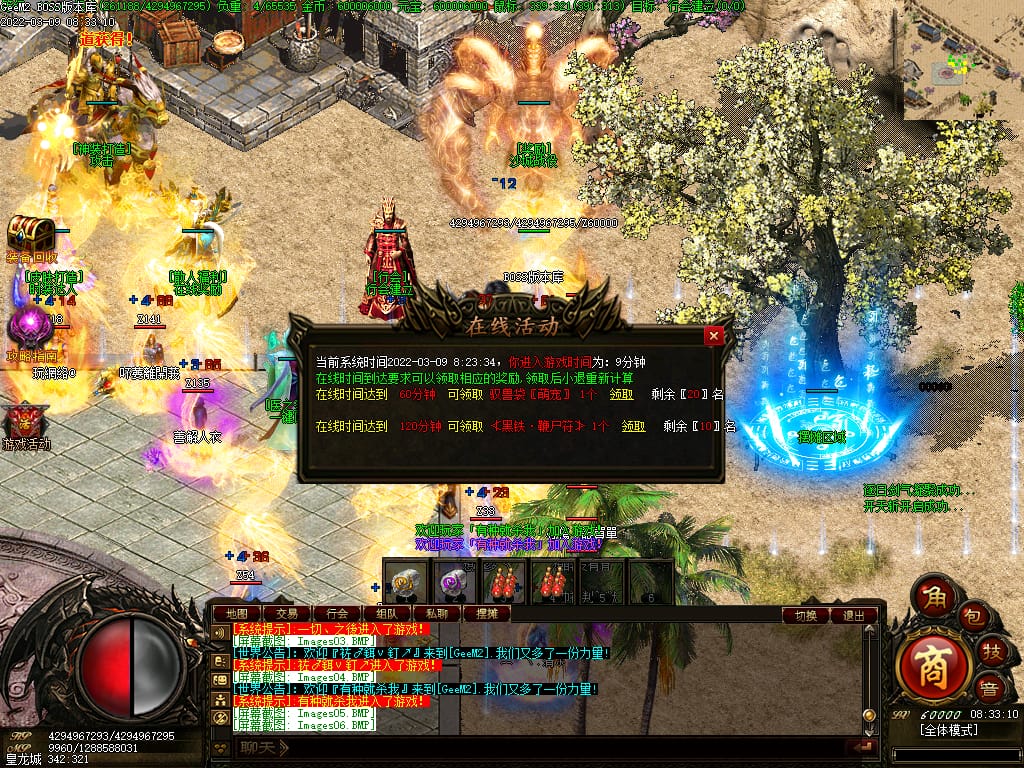Claim the 60分钟 online reward via 领取
Image resolution: width=1024 pixels, height=768 pixels.
click(x=621, y=394)
